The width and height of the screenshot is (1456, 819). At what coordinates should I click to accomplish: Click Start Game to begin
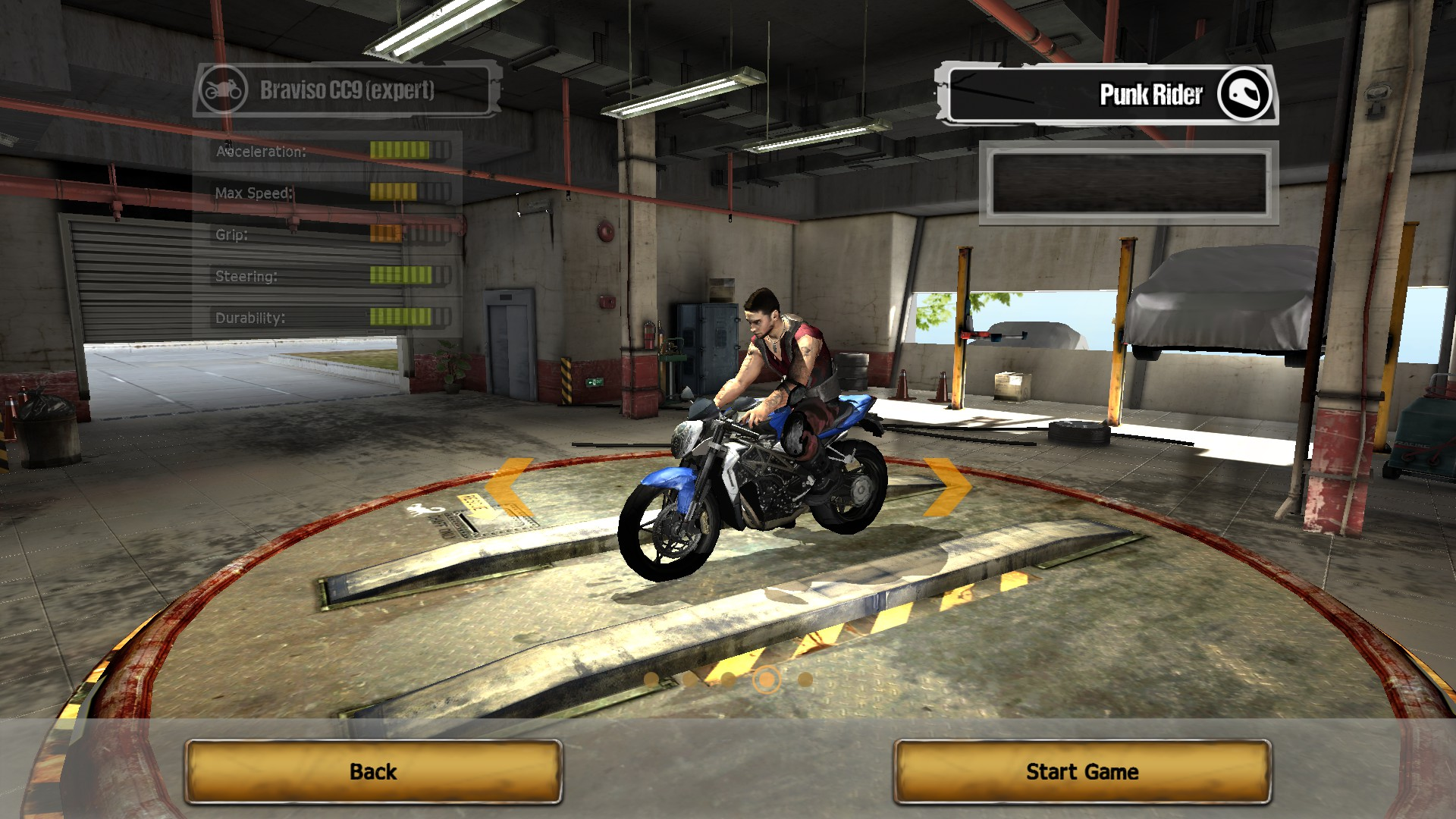pyautogui.click(x=1082, y=771)
